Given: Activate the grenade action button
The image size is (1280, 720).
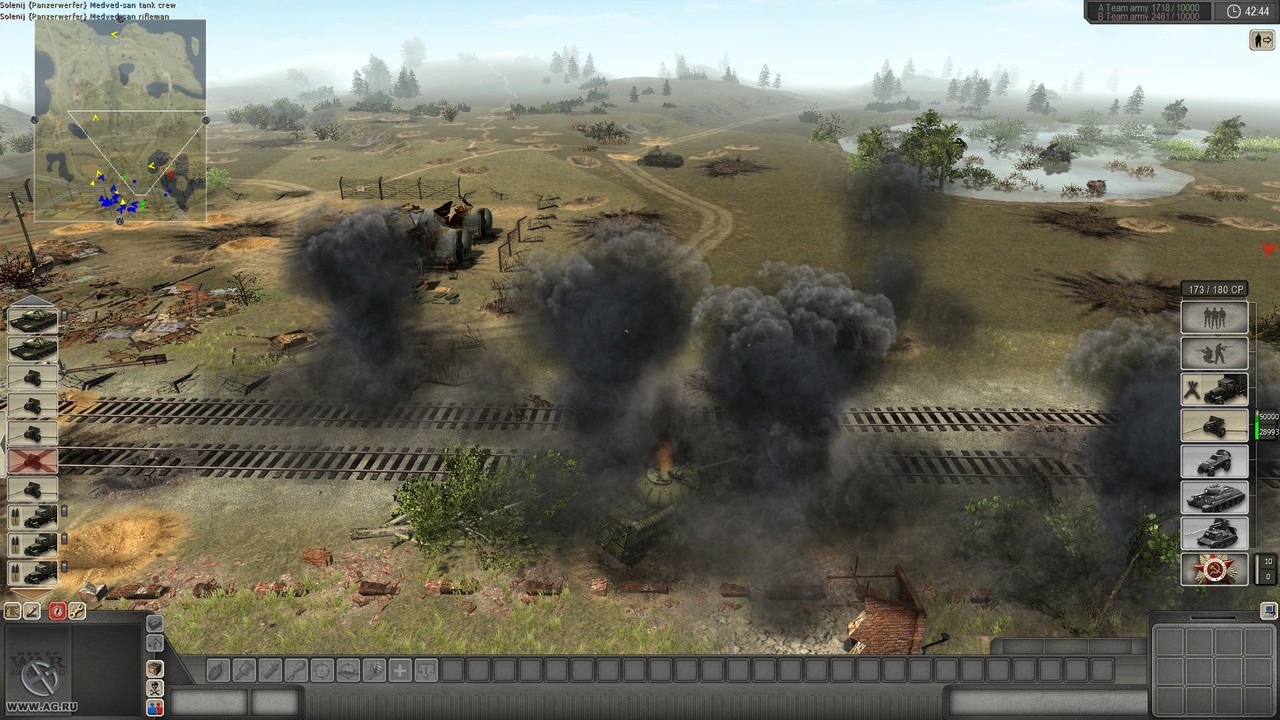Looking at the screenshot, I should (218, 670).
